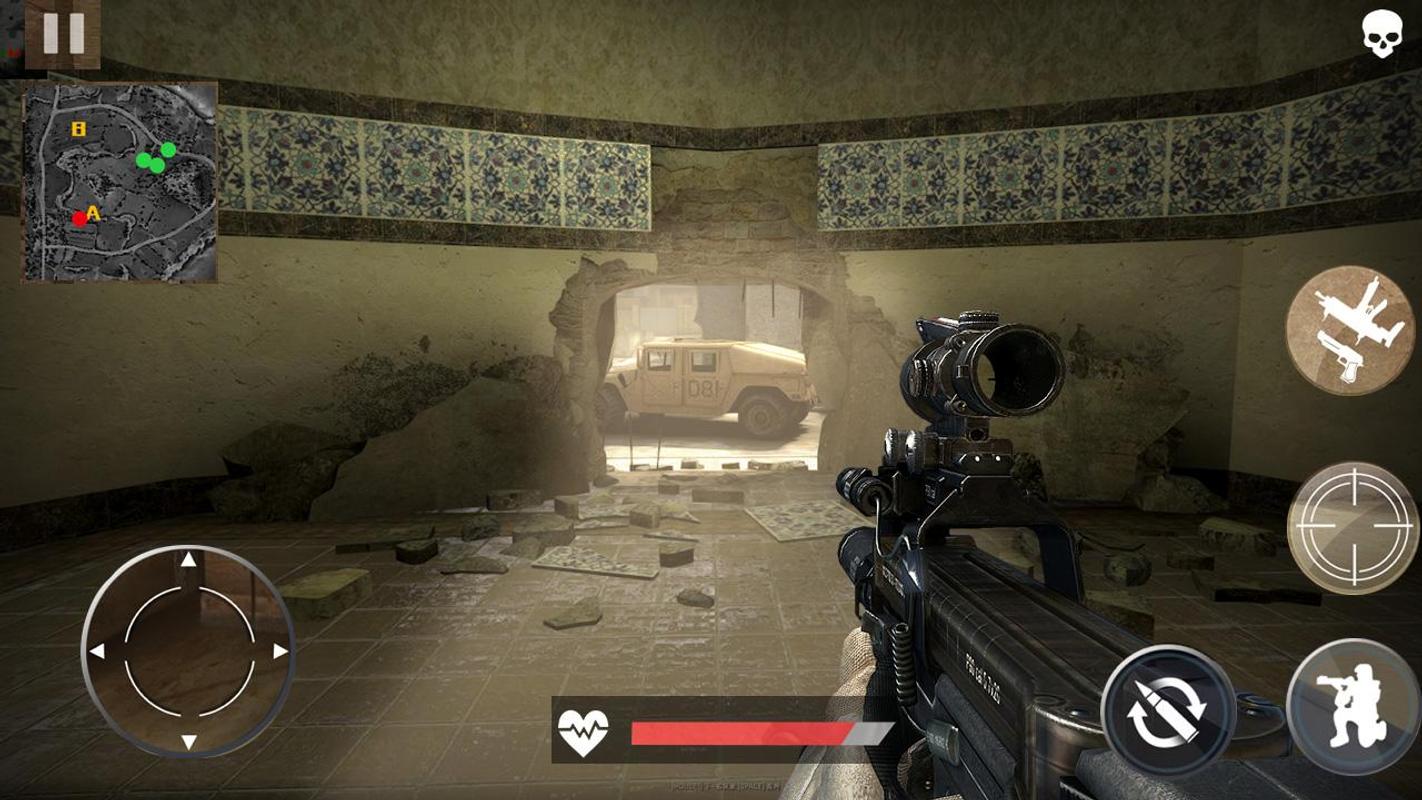Viewport: 1422px width, 800px height.
Task: Tap the up arrow on movement pad
Action: [x=188, y=559]
